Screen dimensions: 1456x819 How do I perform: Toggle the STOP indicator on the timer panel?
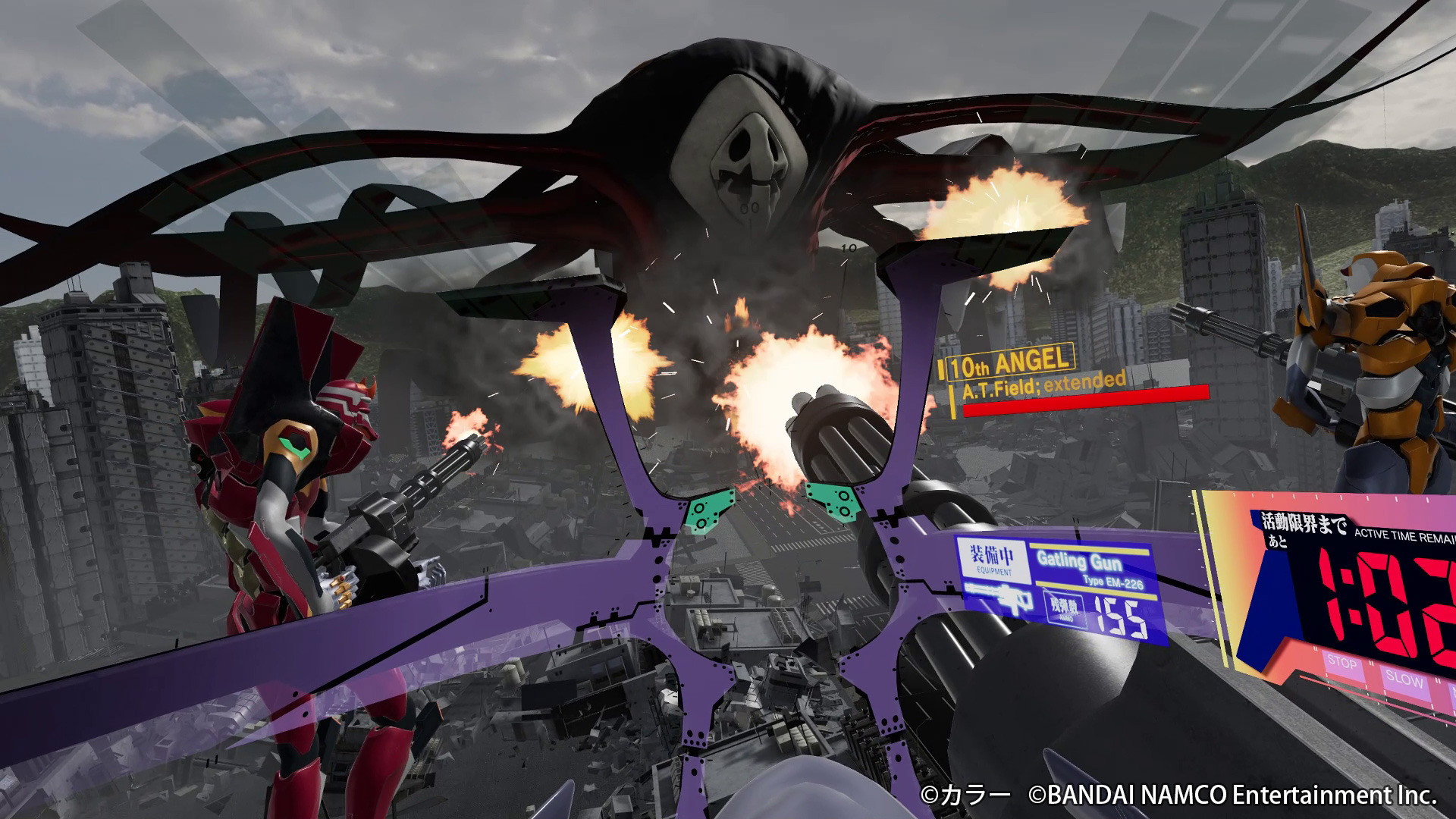click(x=1342, y=663)
